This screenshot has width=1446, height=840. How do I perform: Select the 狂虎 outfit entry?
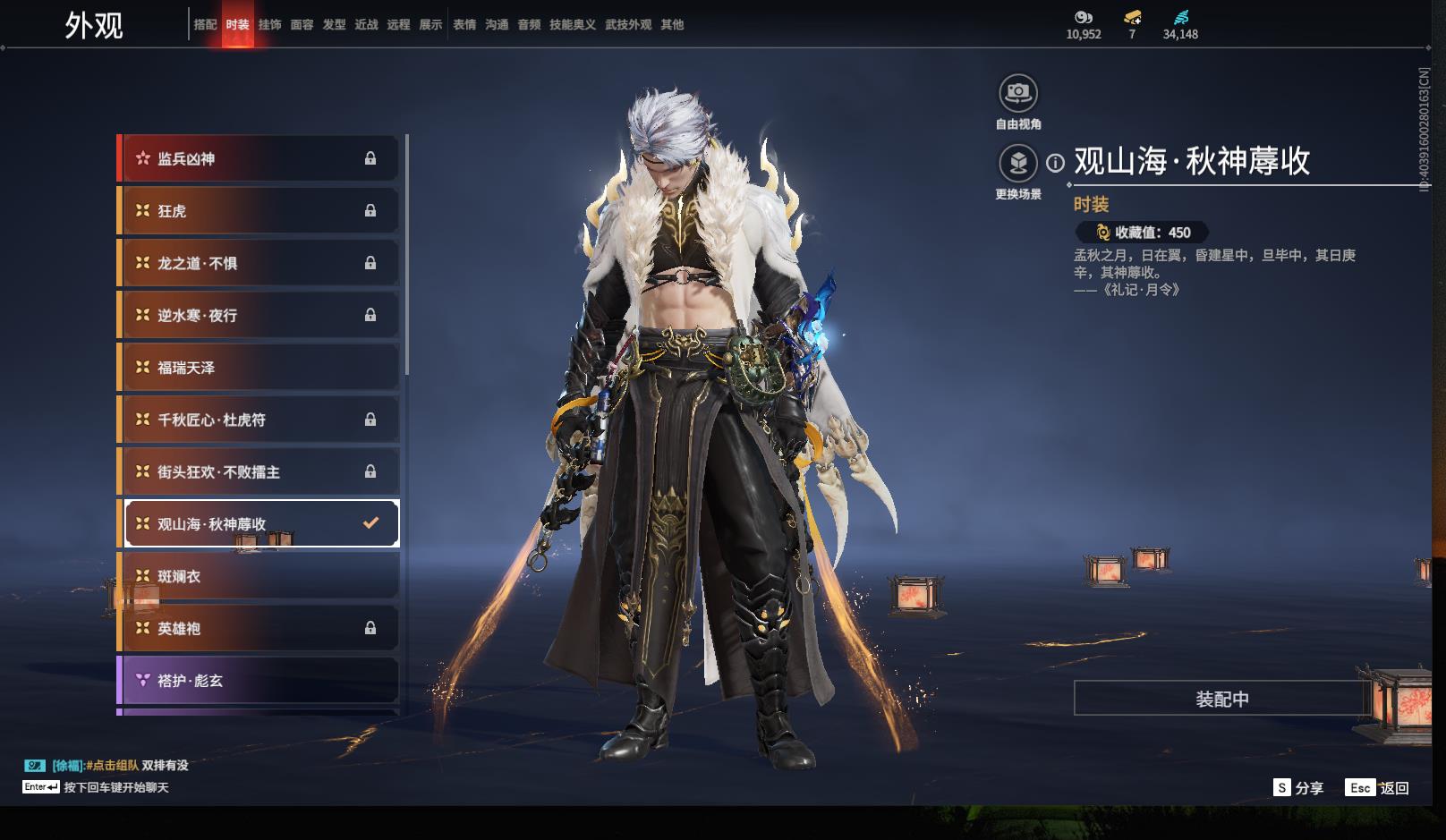259,211
